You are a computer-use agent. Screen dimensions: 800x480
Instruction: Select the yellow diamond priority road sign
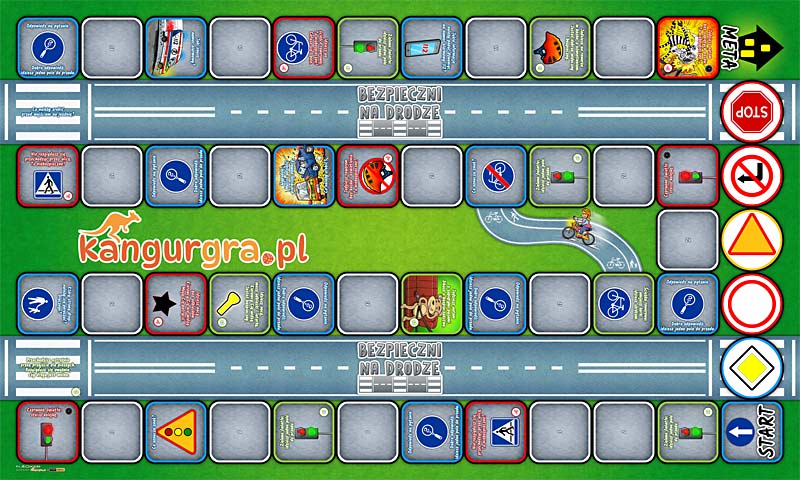[x=752, y=368]
